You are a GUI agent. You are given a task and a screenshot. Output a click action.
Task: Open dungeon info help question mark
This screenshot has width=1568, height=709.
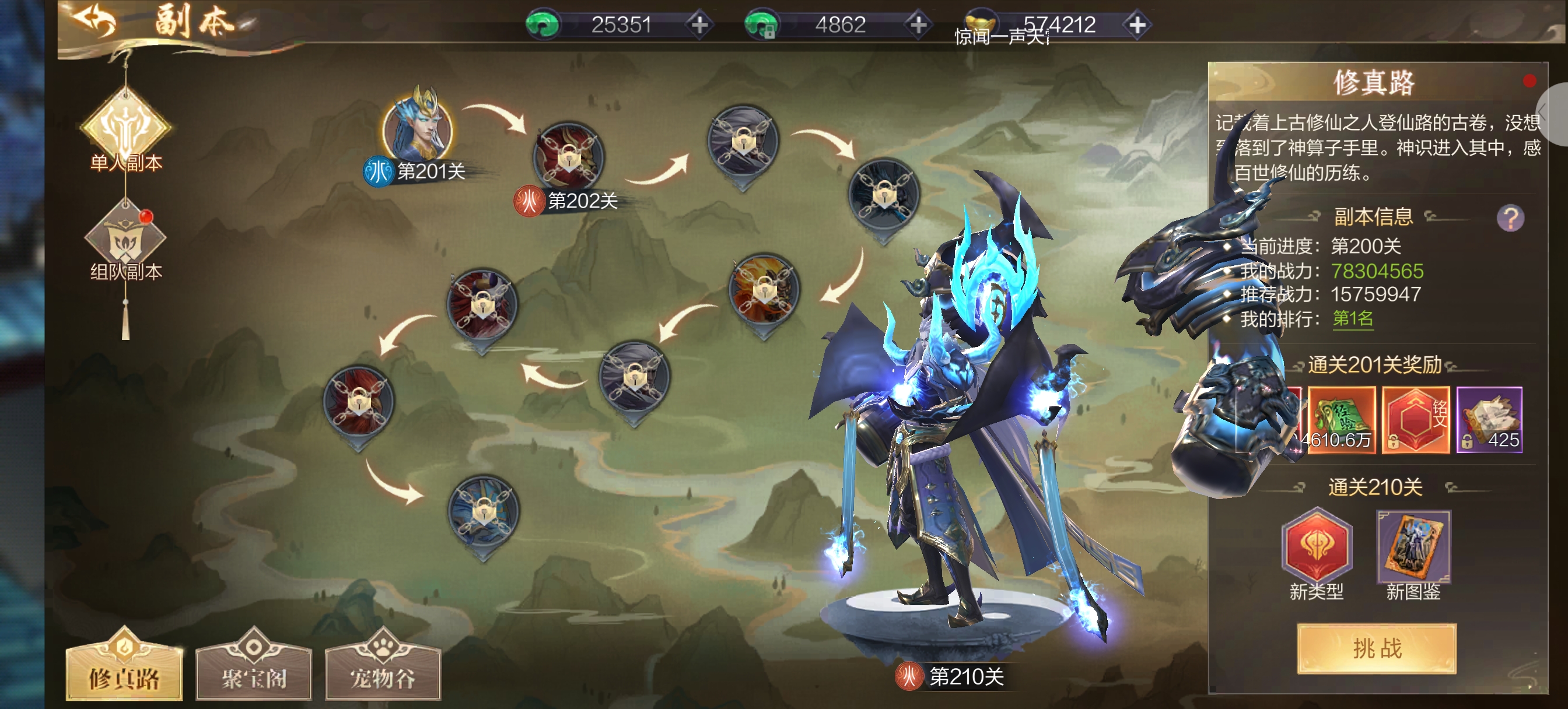click(1510, 218)
